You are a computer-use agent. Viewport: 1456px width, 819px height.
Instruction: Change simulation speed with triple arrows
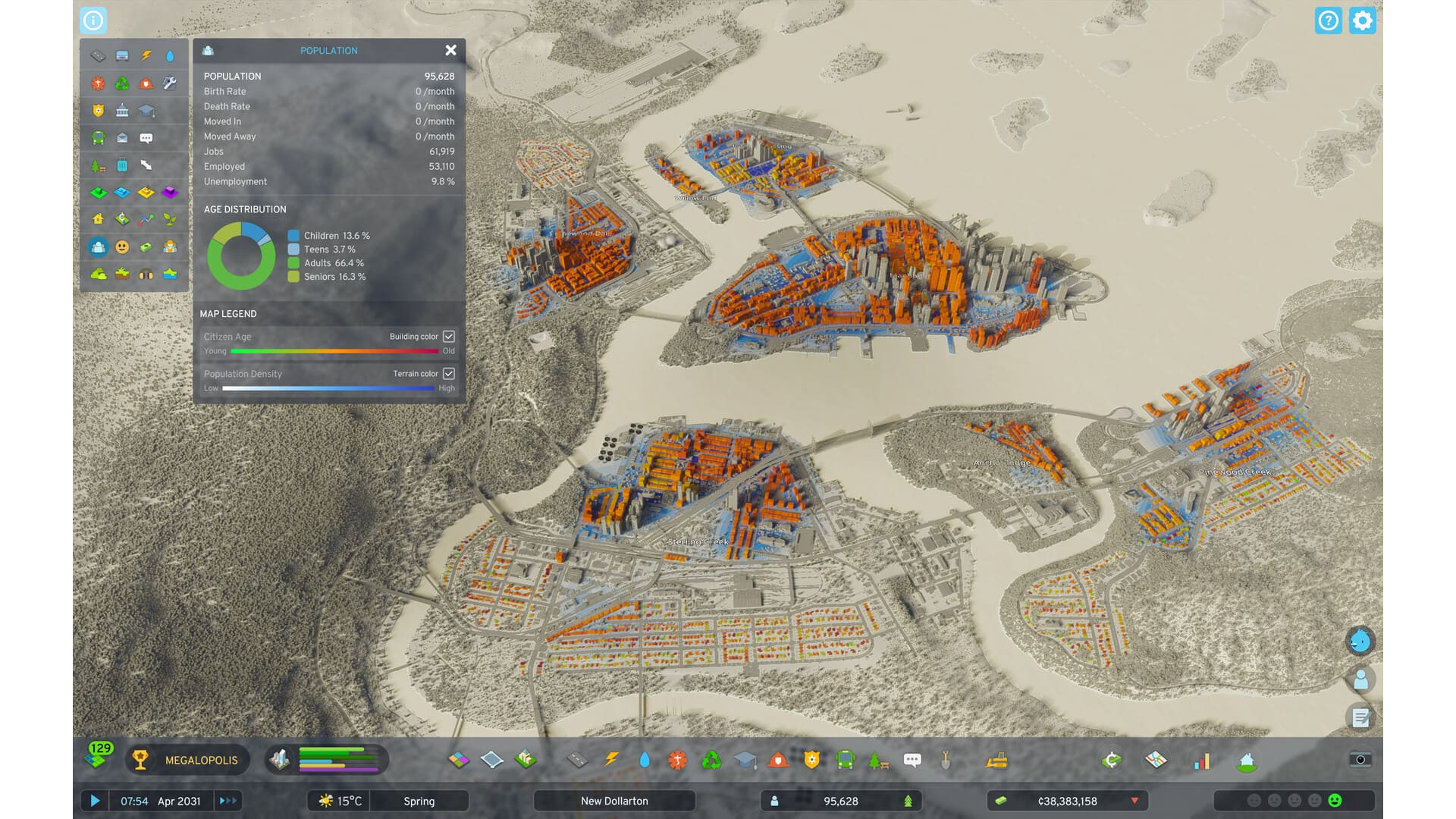coord(227,801)
